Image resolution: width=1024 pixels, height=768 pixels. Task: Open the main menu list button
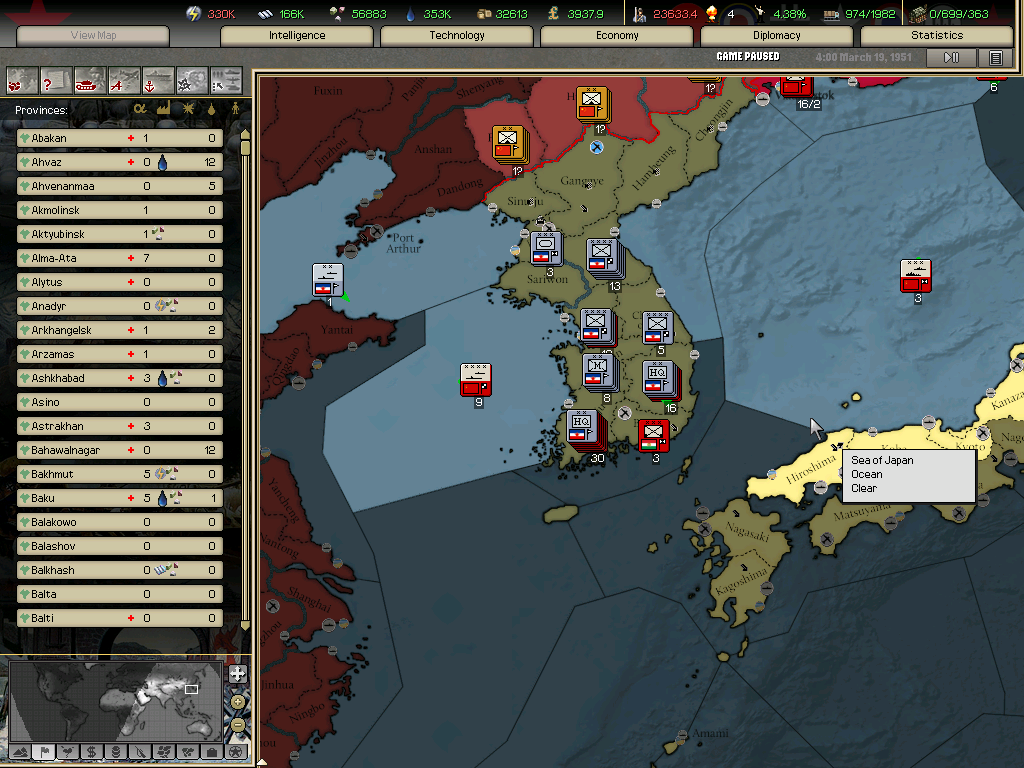(x=995, y=58)
